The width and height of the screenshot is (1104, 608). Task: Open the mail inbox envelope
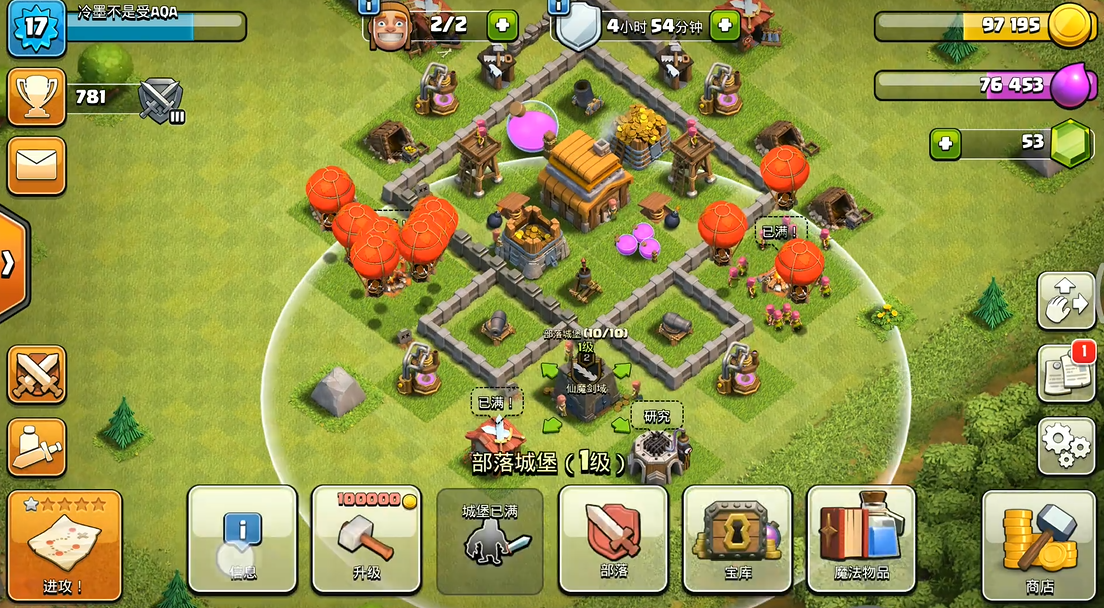[37, 165]
